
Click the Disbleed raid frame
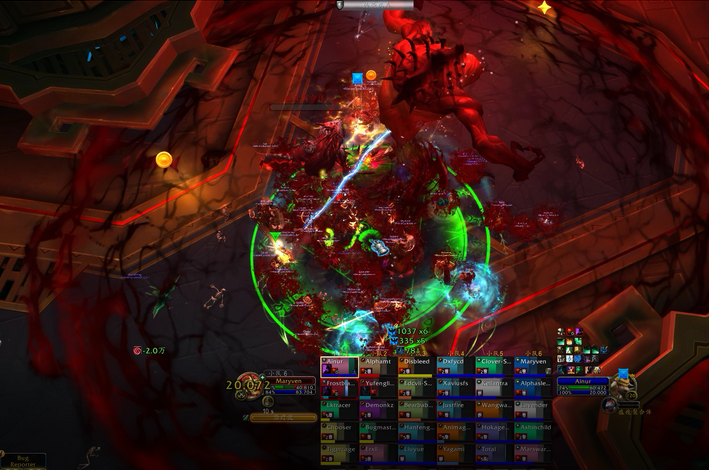[417, 367]
